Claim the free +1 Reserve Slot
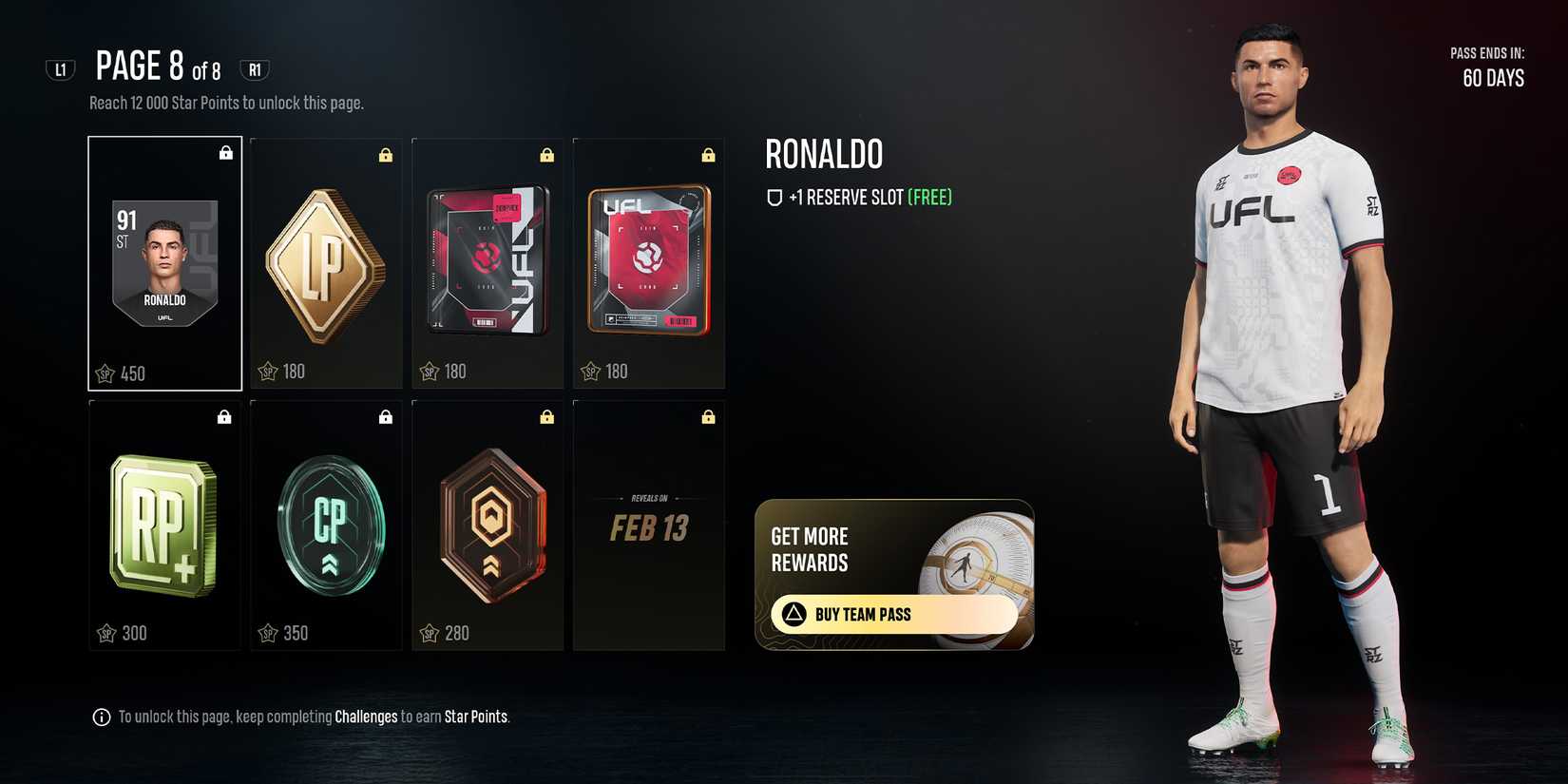This screenshot has height=784, width=1568. click(x=871, y=197)
